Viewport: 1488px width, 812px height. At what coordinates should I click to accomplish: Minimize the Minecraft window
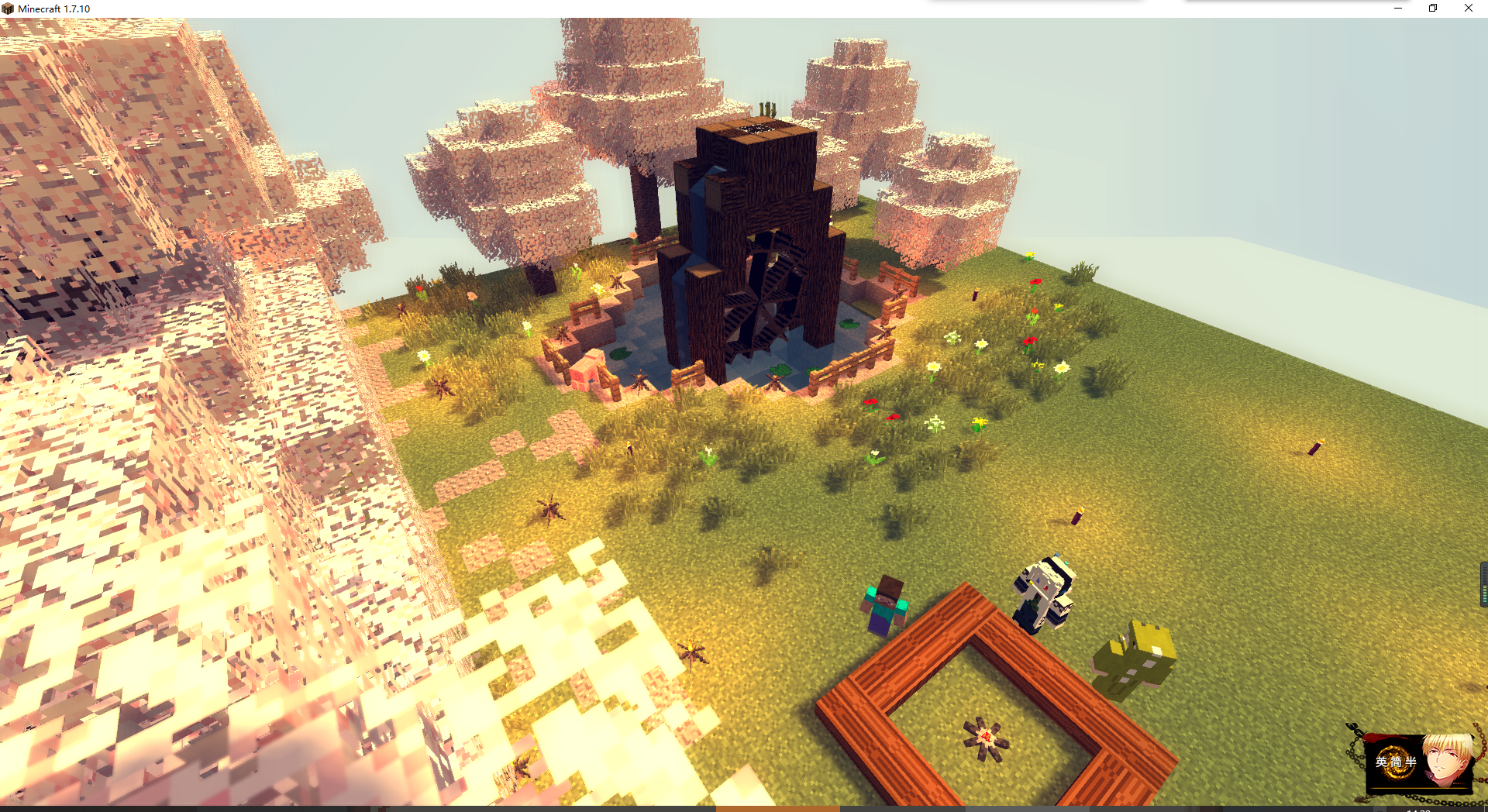1398,9
